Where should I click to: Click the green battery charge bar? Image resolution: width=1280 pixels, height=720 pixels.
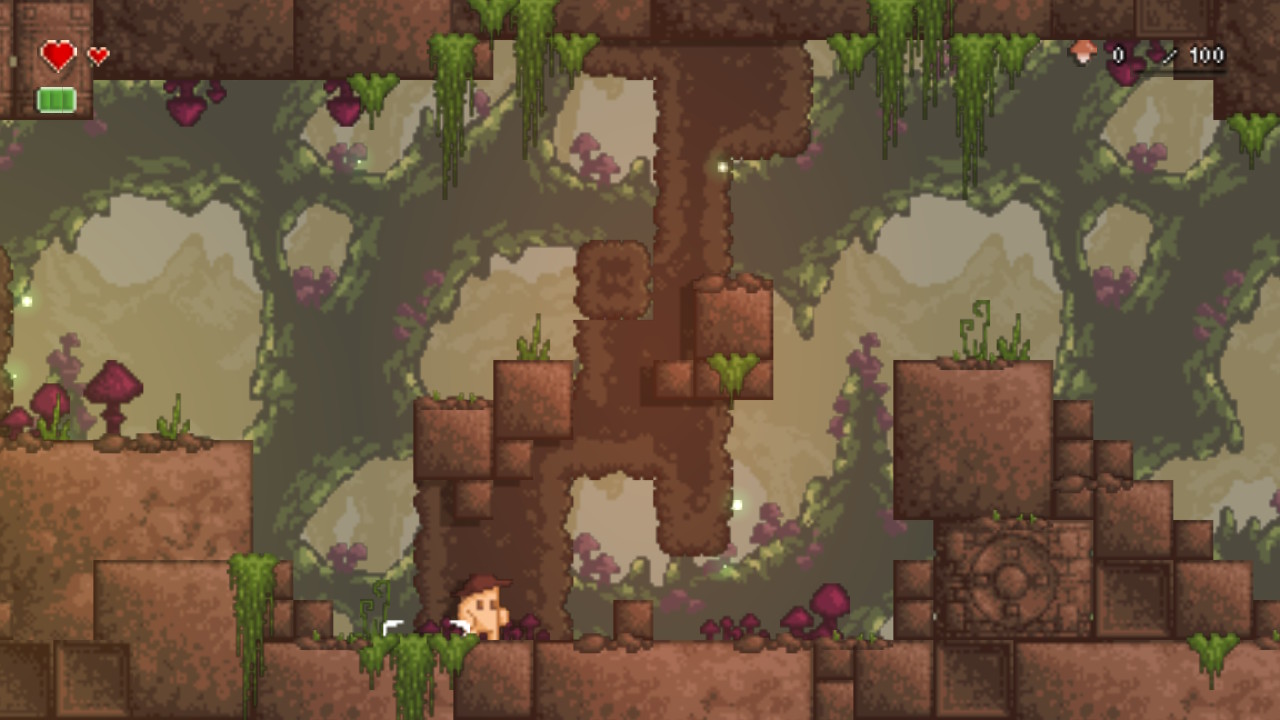coord(56,99)
